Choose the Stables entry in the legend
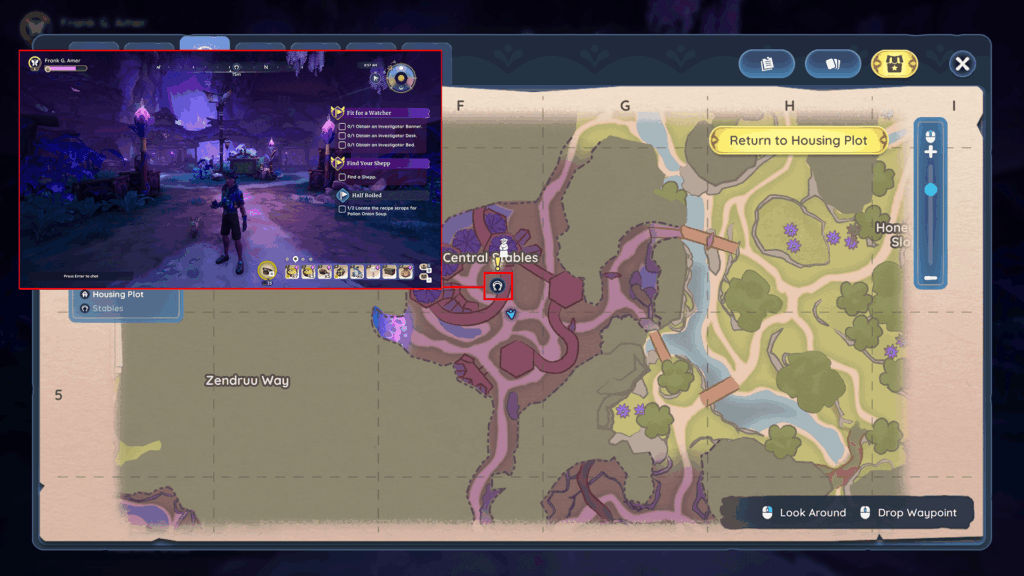The width and height of the screenshot is (1024, 576). pos(107,309)
